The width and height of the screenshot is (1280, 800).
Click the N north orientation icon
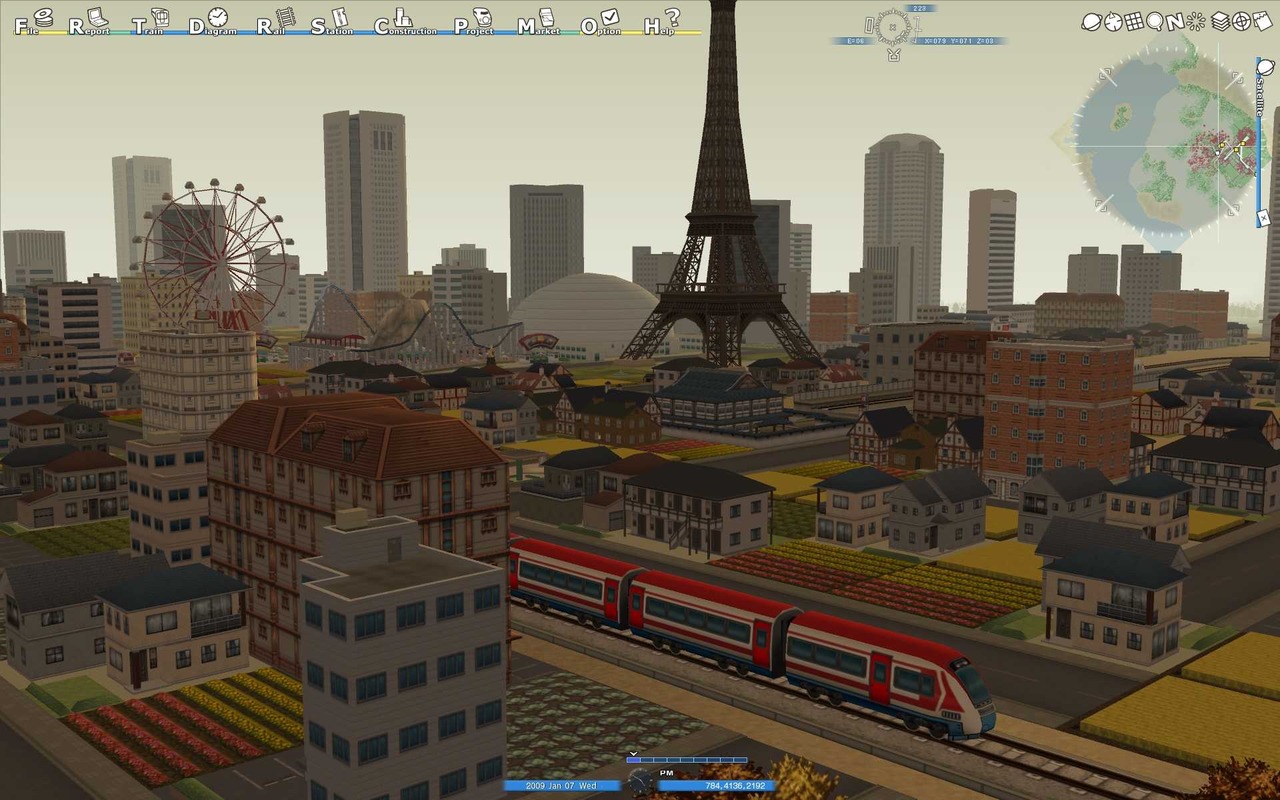click(1177, 20)
